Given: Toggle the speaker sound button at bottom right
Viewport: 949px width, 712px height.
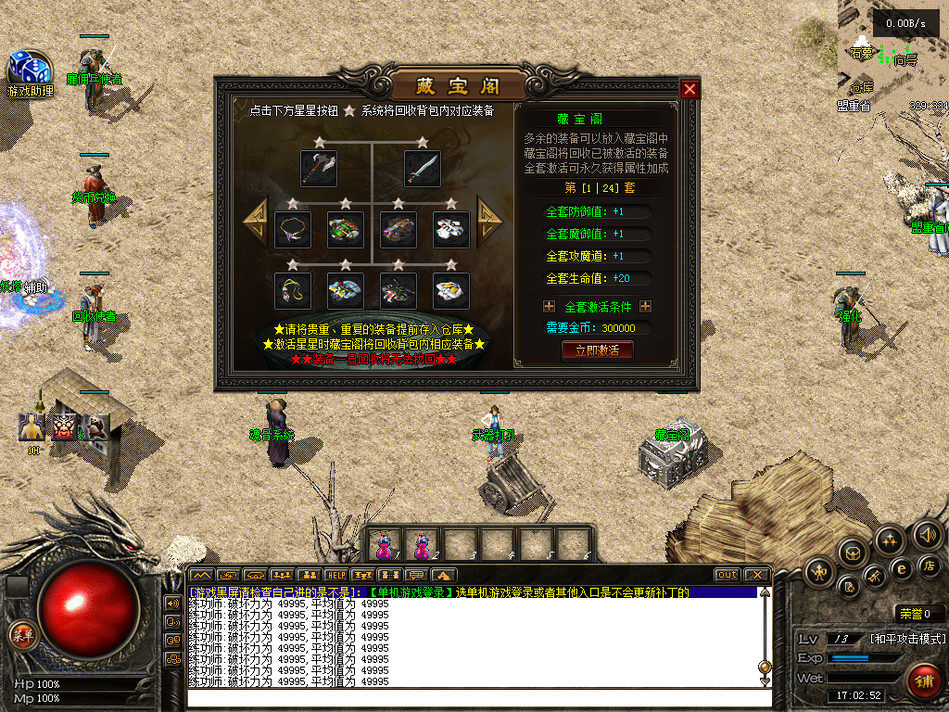Looking at the screenshot, I should [928, 535].
